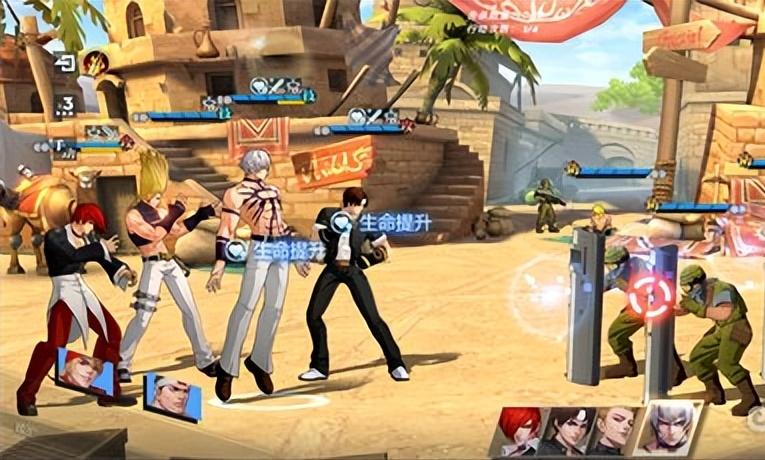Select the red-haired blue assist card
This screenshot has width=765, height=460.
[x=85, y=372]
